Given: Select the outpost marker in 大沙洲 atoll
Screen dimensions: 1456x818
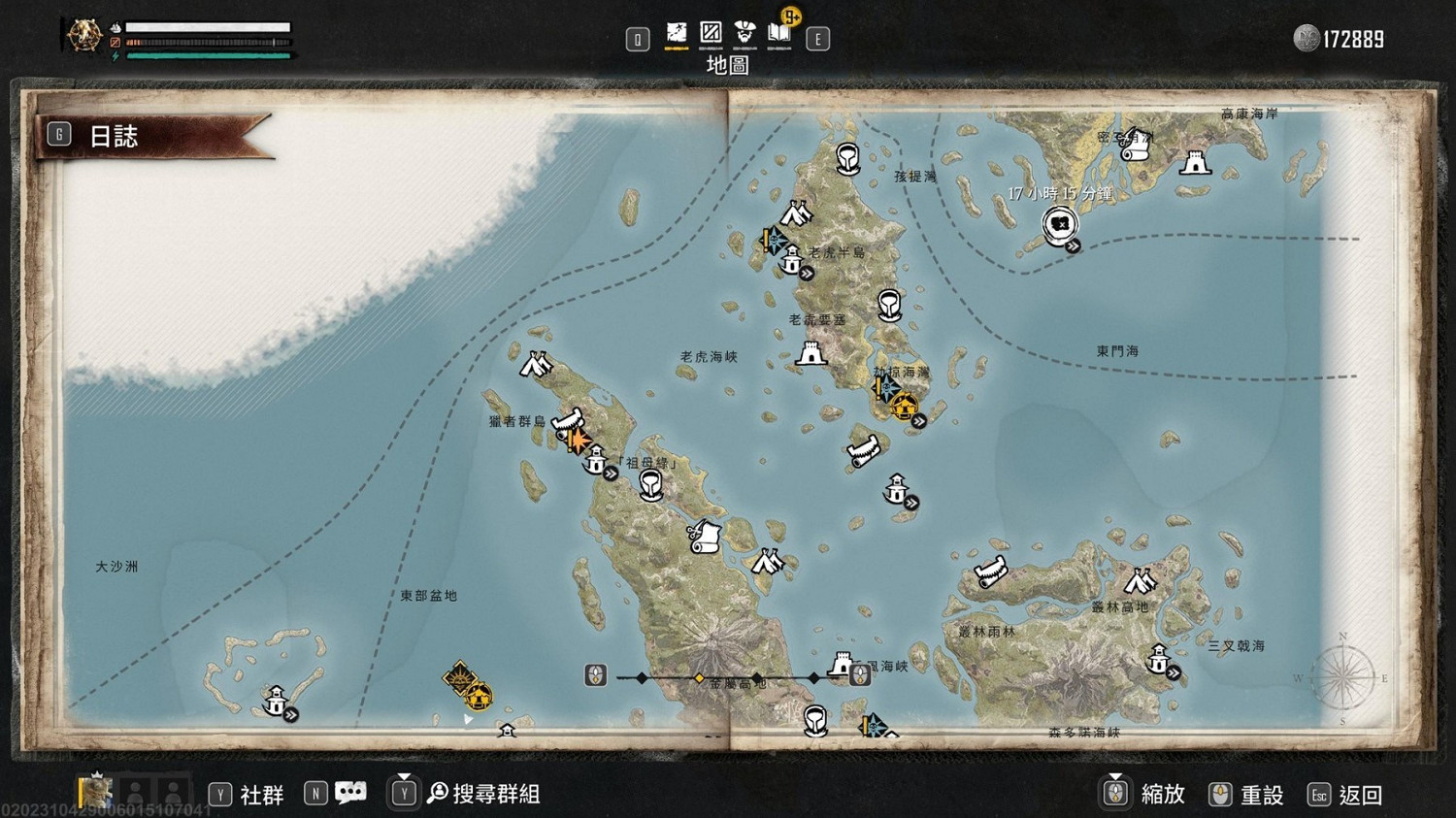Looking at the screenshot, I should (x=277, y=700).
